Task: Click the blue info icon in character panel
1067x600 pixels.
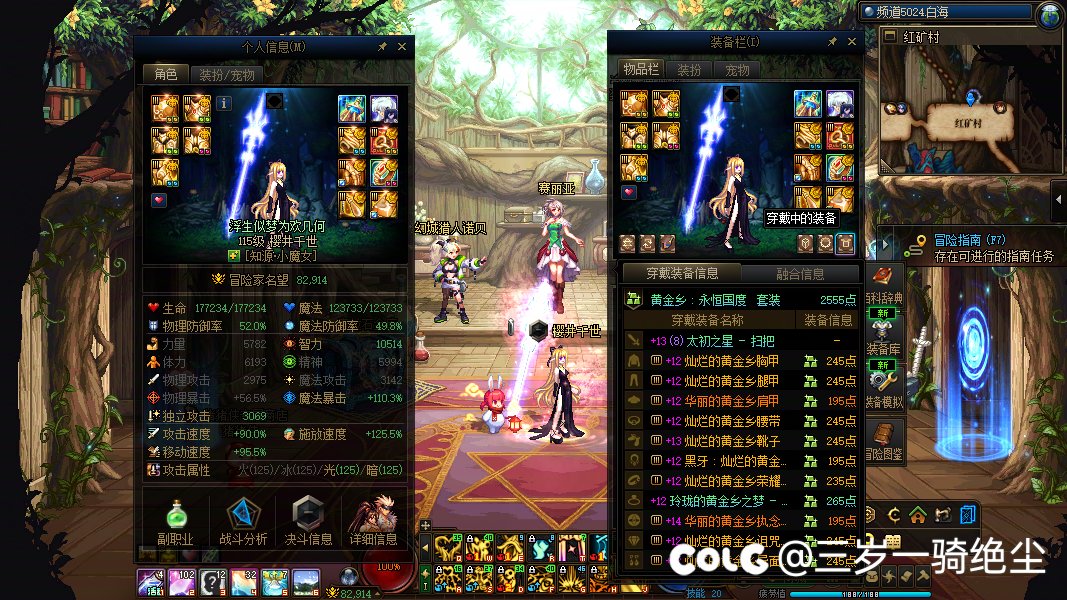Action: coord(224,102)
